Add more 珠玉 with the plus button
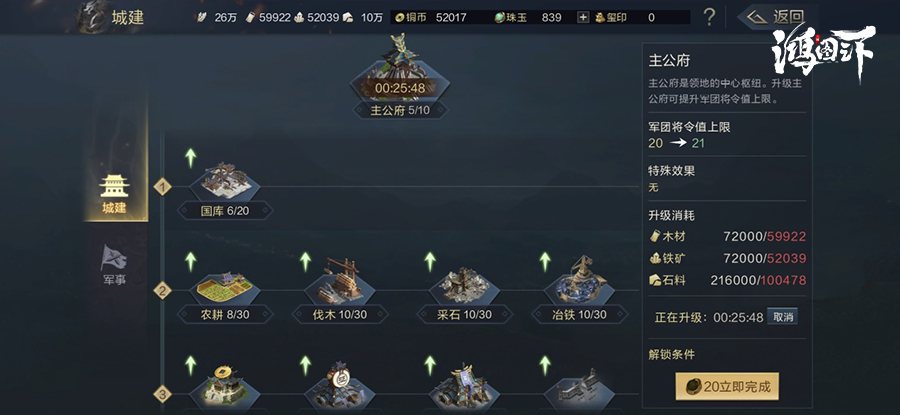This screenshot has height=415, width=900. [583, 17]
